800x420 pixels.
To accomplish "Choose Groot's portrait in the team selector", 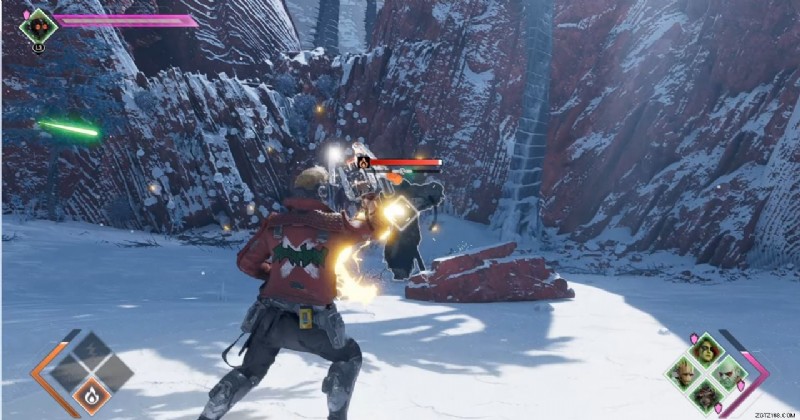I will click(685, 374).
